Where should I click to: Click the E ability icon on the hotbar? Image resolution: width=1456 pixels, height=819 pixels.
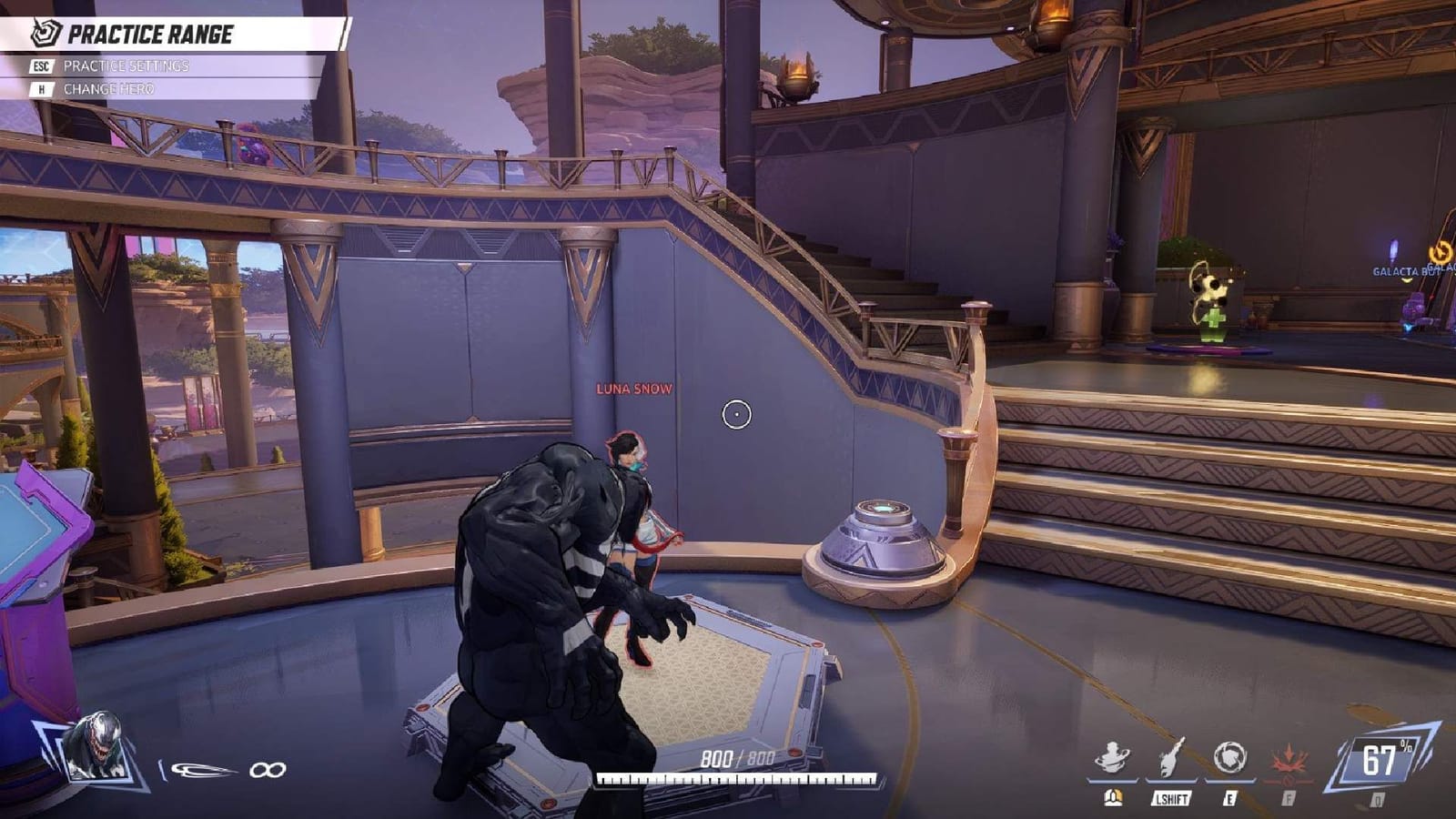click(1230, 757)
